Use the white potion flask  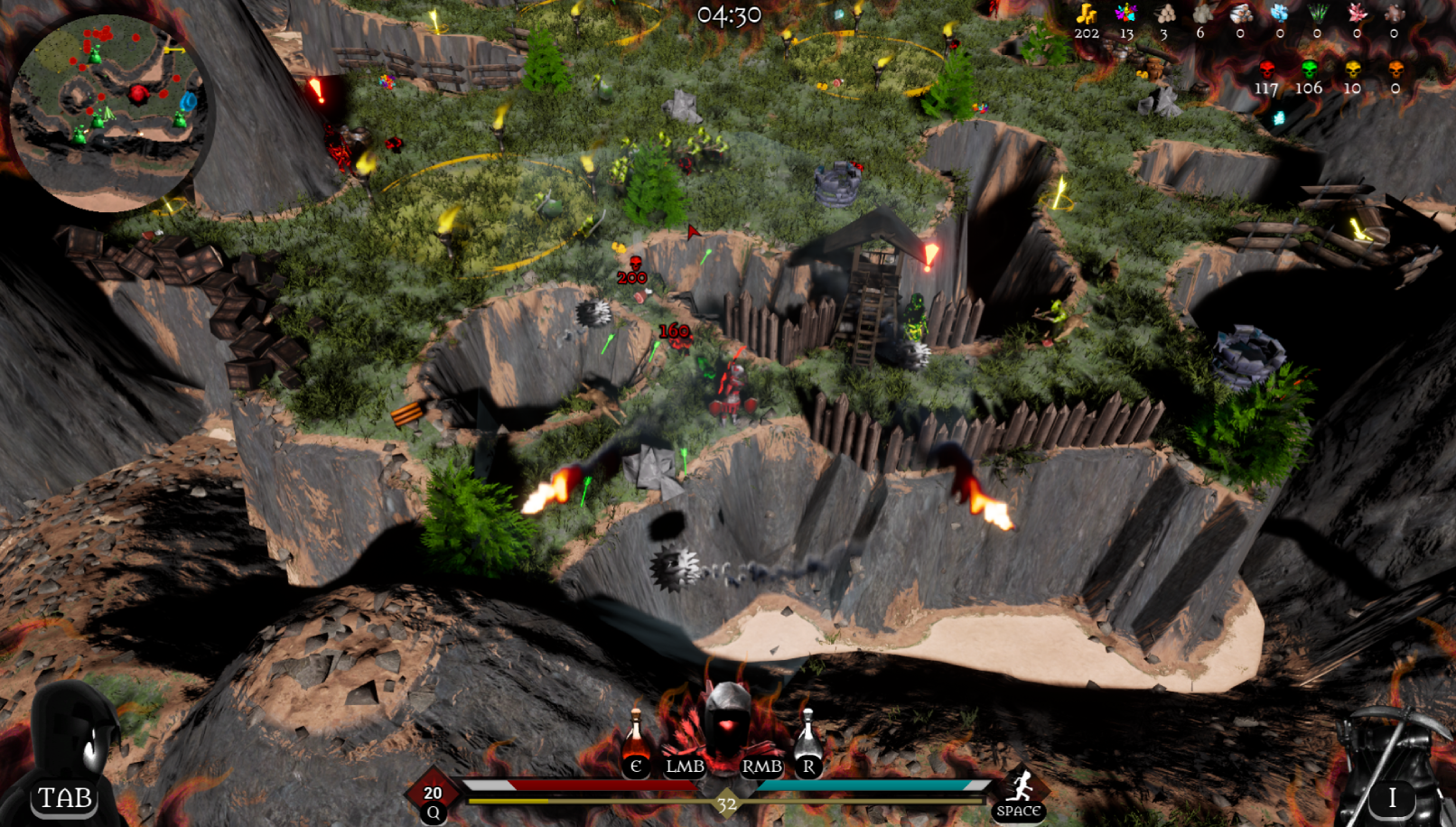pos(807,736)
